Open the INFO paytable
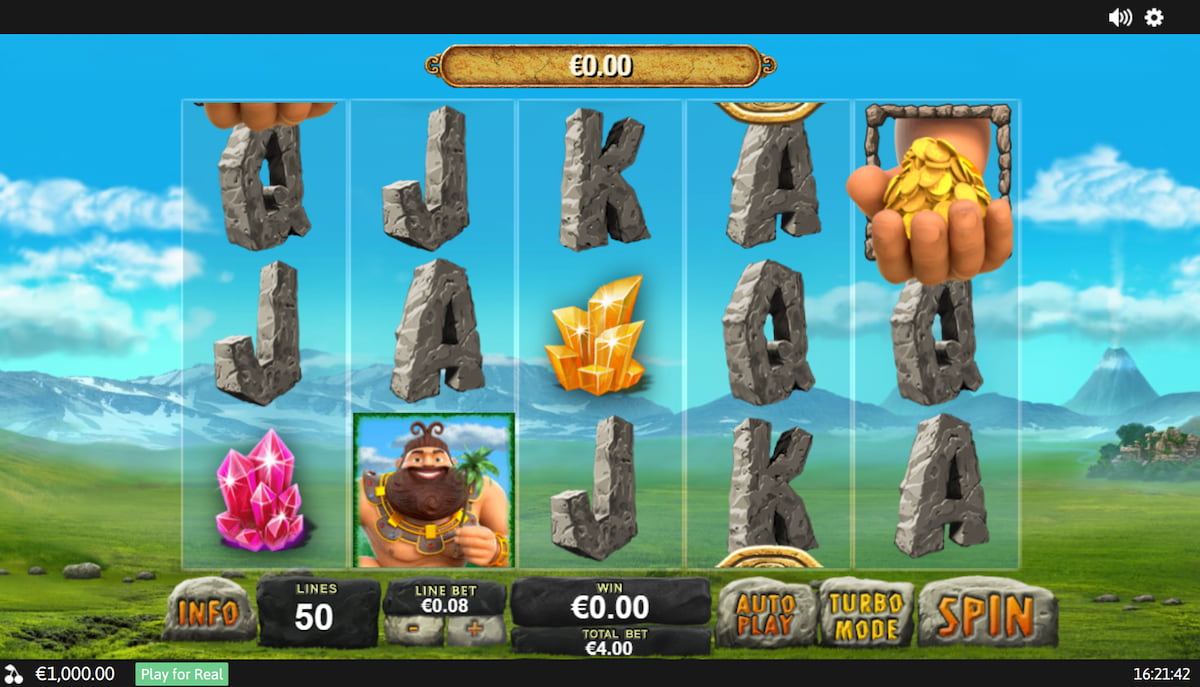The height and width of the screenshot is (687, 1200). 209,611
